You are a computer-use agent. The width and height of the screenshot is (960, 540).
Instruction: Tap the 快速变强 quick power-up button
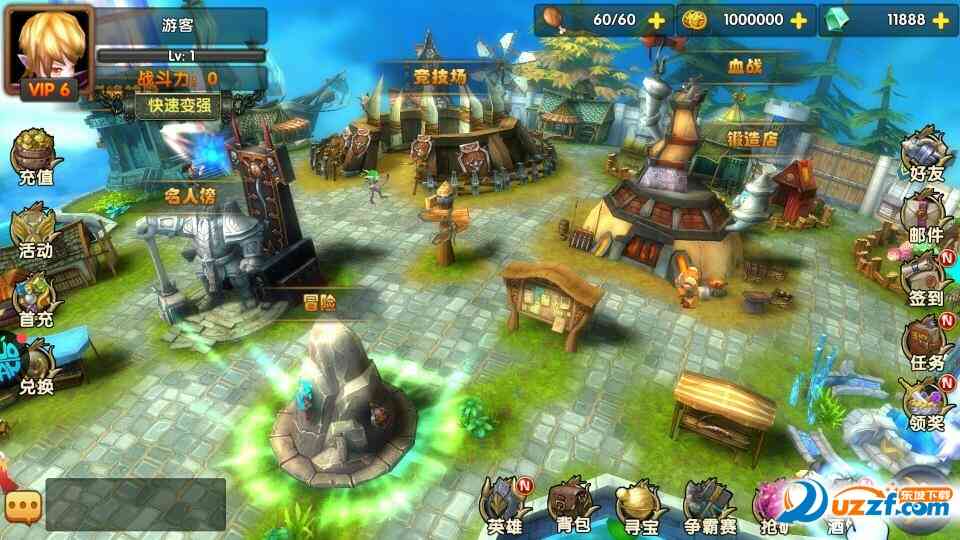179,105
